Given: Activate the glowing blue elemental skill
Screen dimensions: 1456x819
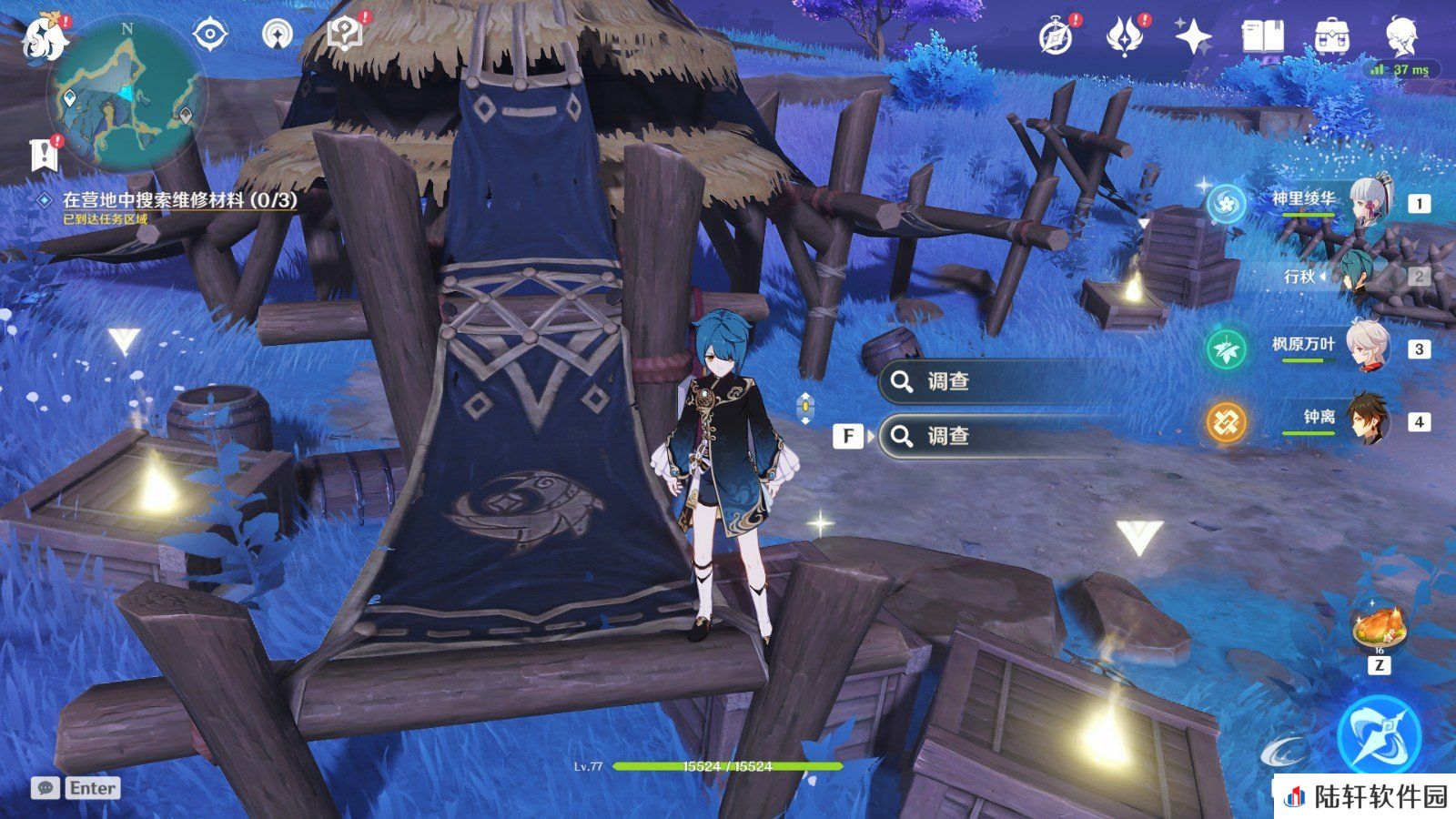Looking at the screenshot, I should coord(1379,735).
